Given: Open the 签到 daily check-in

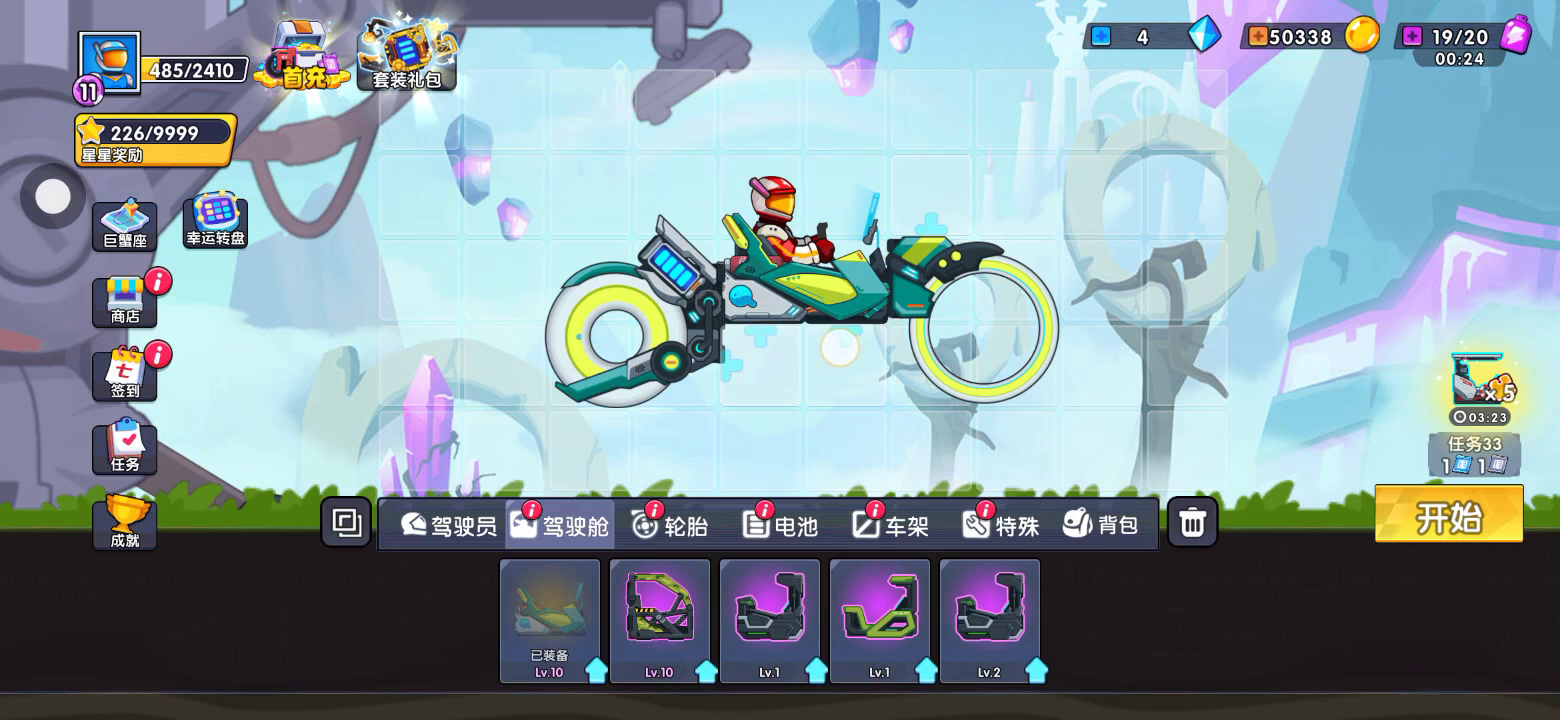Looking at the screenshot, I should [125, 375].
